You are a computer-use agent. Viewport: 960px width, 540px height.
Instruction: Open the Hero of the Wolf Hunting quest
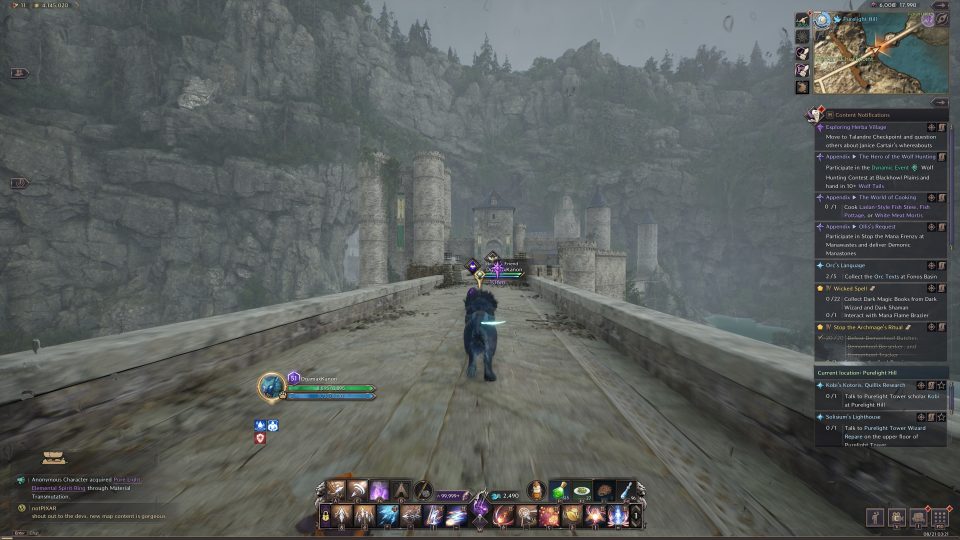(870, 157)
